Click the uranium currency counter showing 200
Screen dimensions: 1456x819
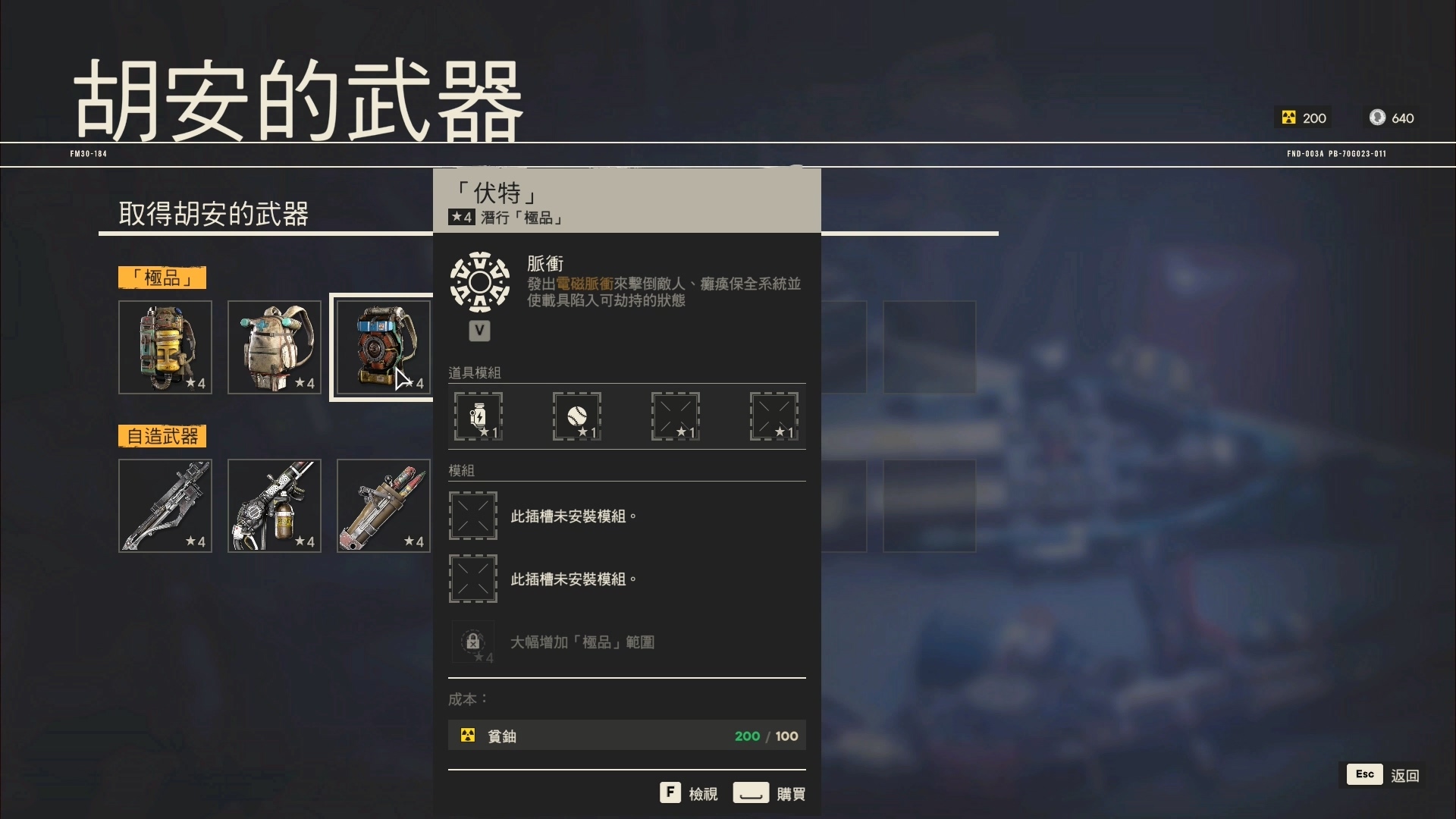click(1301, 118)
